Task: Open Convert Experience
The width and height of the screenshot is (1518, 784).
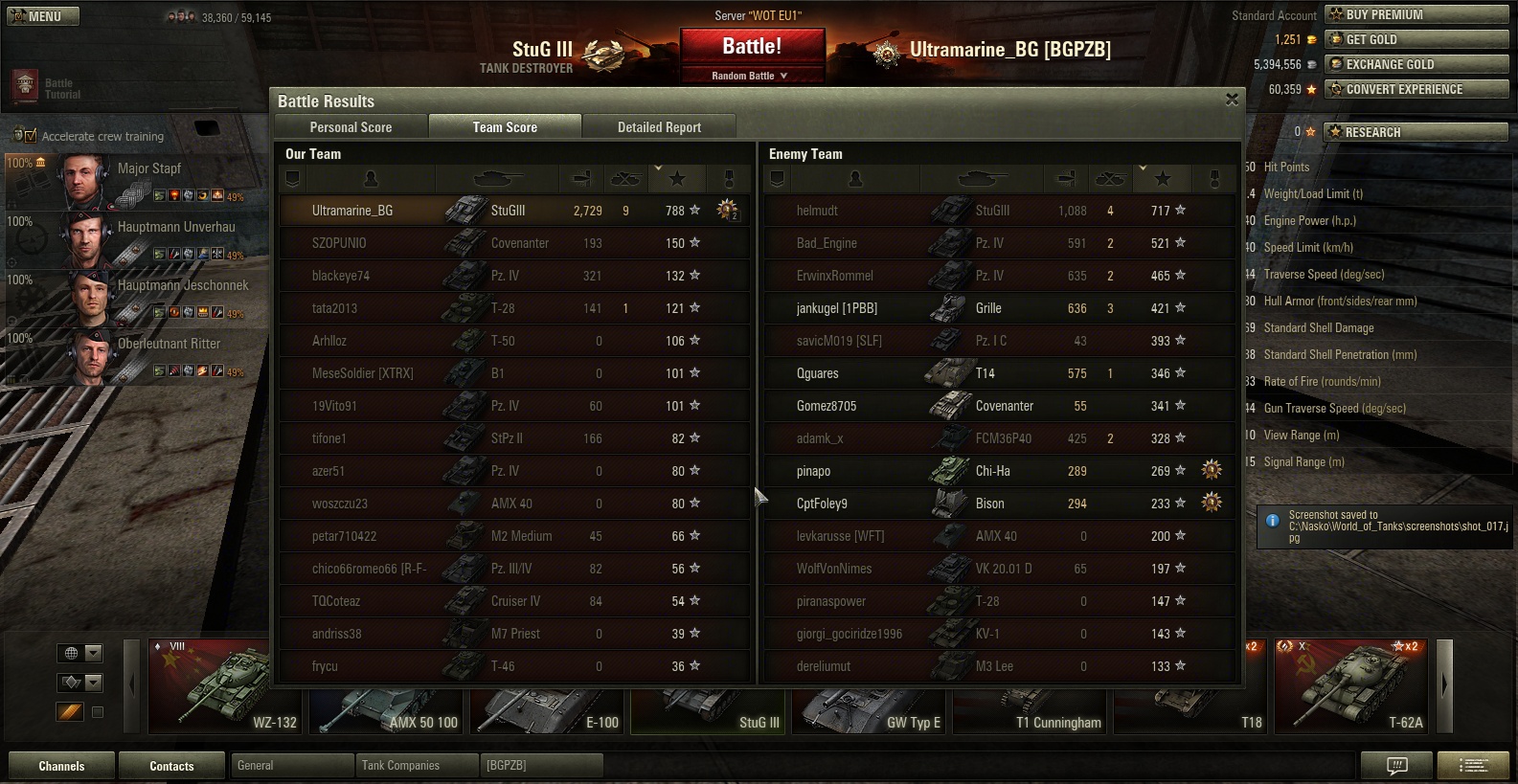Action: pyautogui.click(x=1416, y=89)
